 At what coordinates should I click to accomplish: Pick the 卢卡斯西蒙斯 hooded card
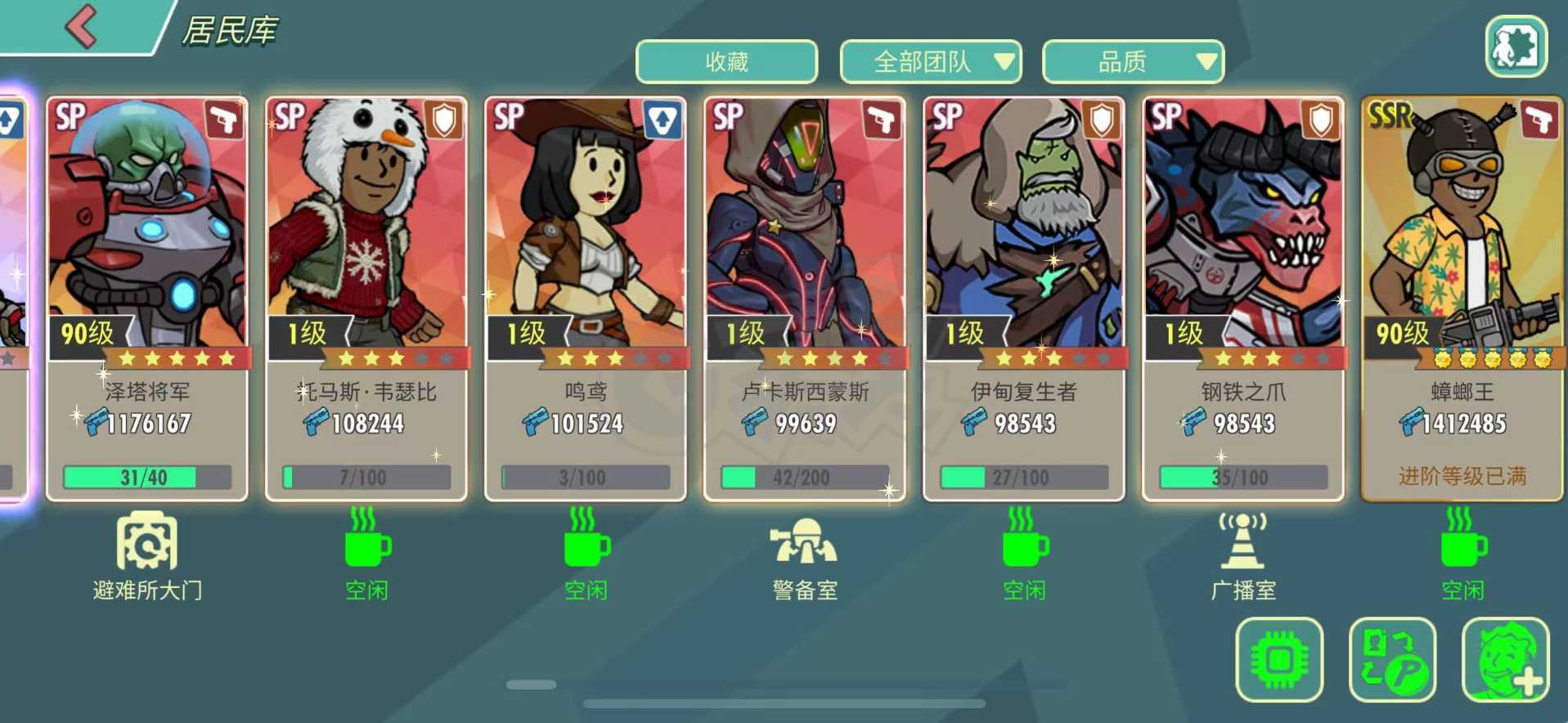click(805, 299)
